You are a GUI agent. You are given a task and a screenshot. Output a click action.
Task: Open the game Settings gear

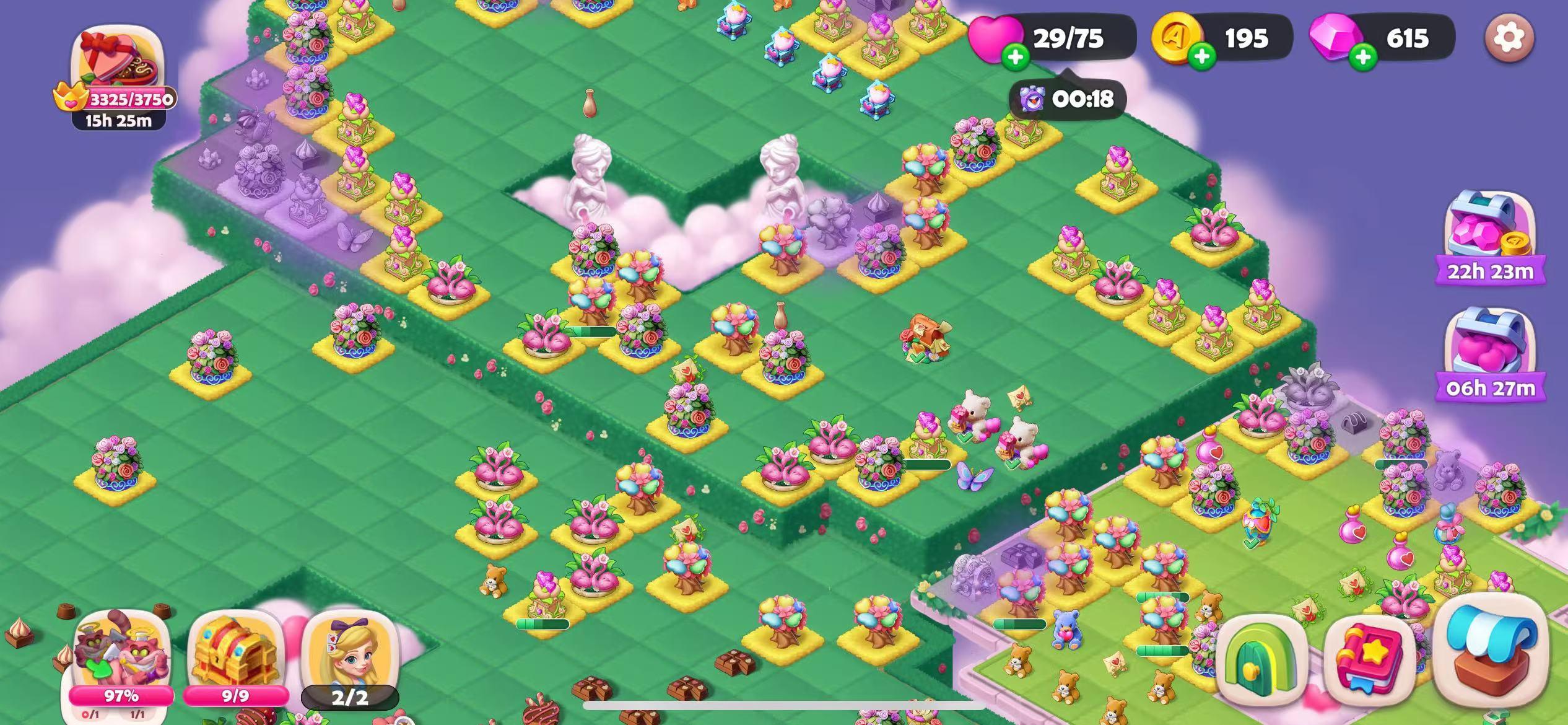pos(1509,38)
